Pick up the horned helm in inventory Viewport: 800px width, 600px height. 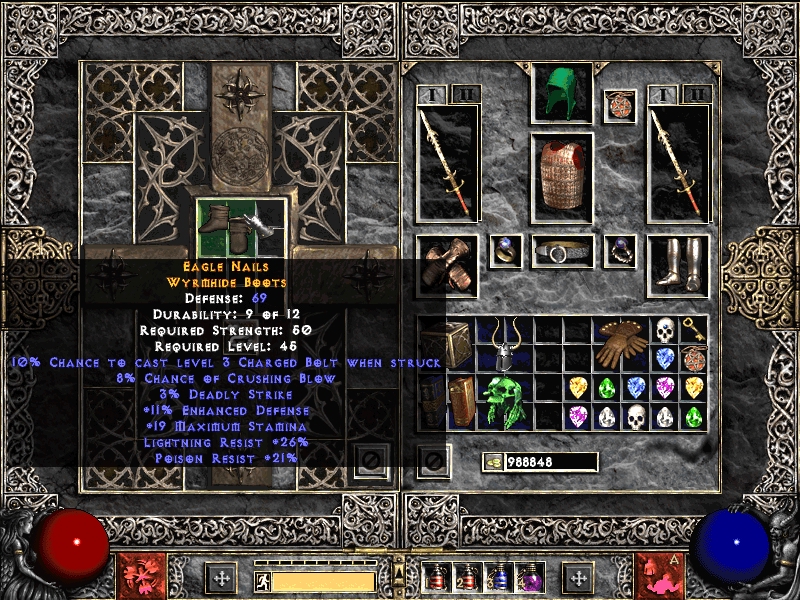pyautogui.click(x=504, y=343)
